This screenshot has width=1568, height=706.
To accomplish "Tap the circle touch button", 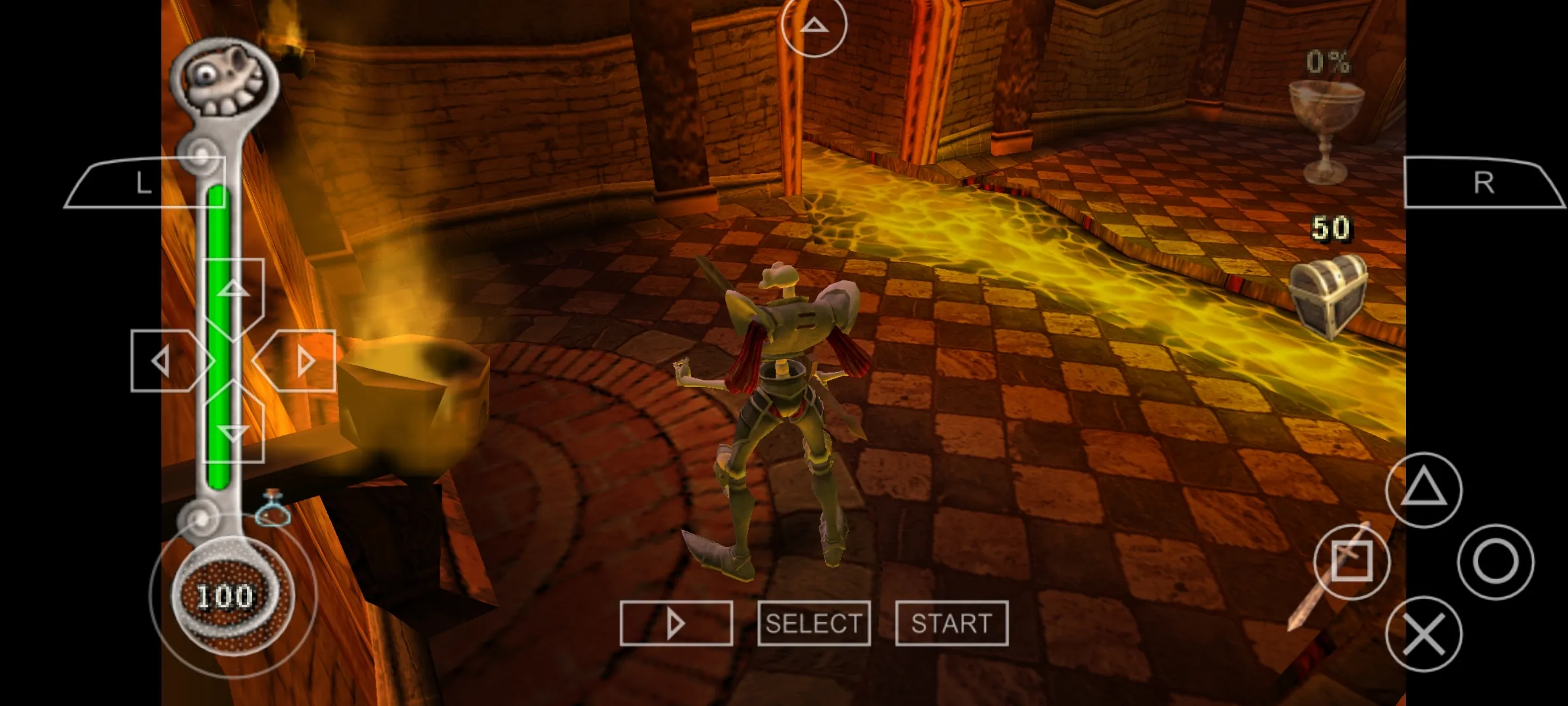I will coord(1495,562).
